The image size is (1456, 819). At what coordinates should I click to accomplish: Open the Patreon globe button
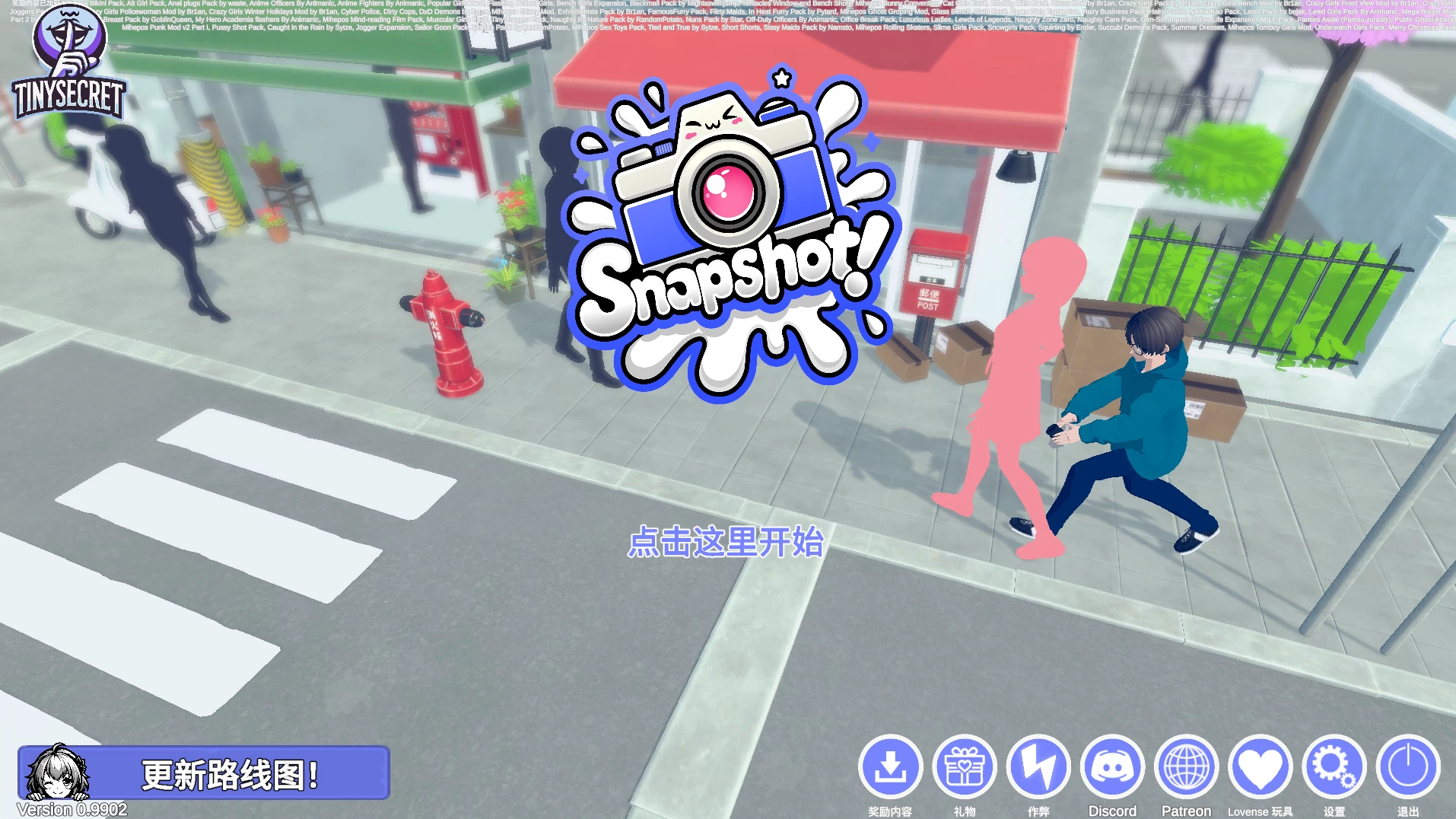(1186, 766)
